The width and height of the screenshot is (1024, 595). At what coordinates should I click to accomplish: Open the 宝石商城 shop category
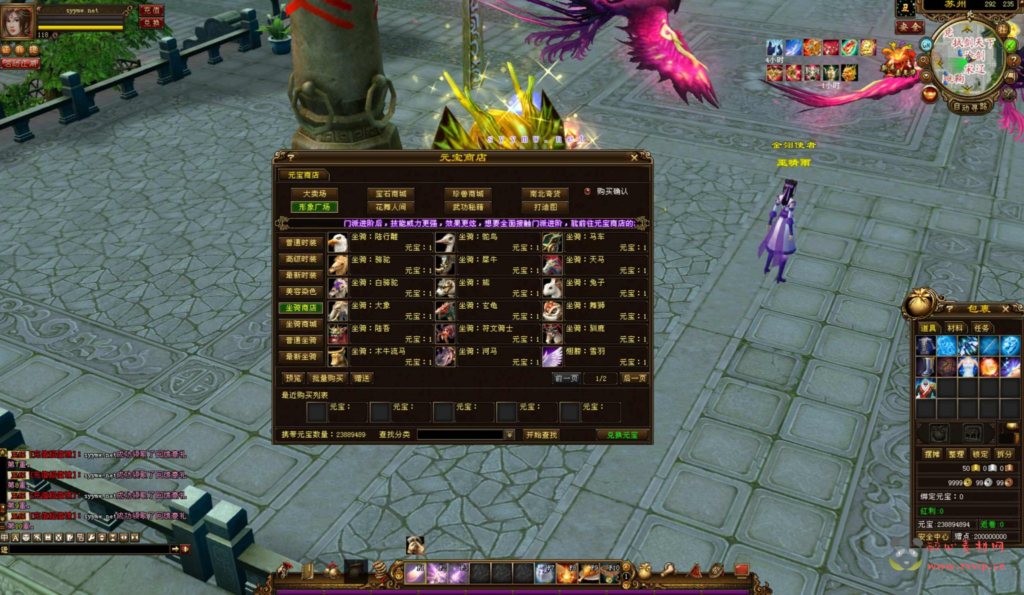[x=390, y=193]
